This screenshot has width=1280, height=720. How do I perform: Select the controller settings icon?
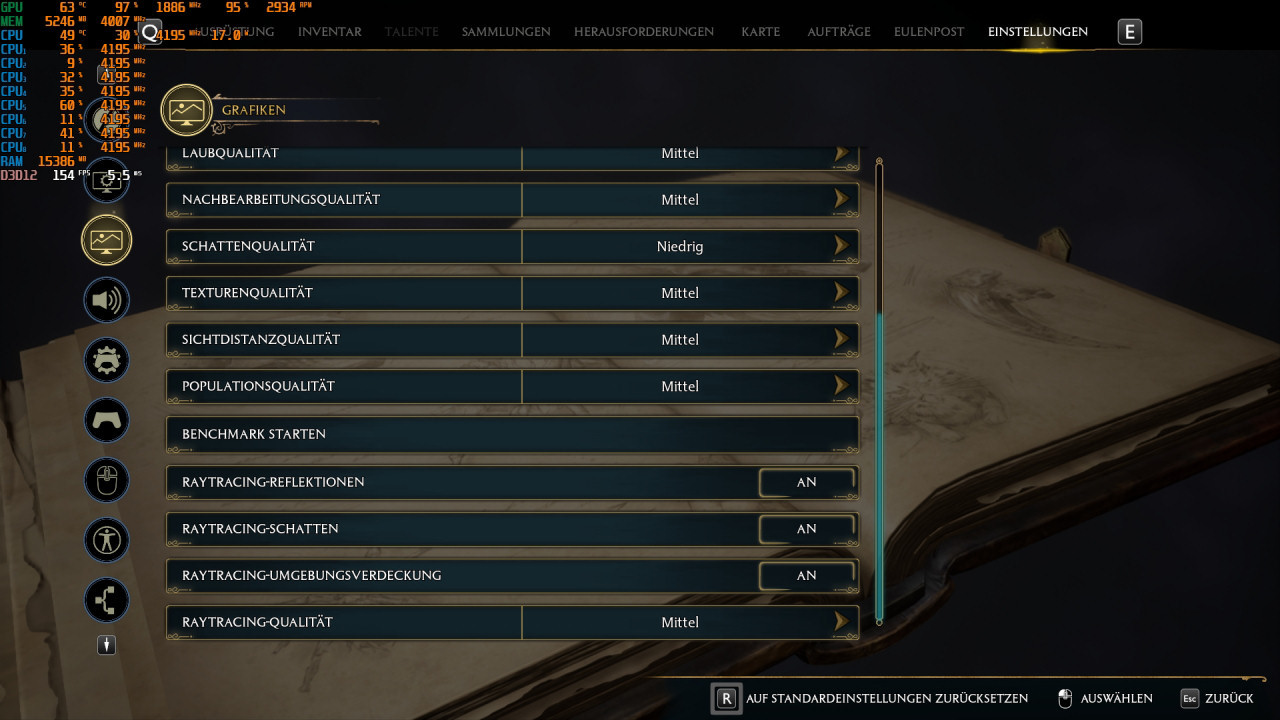tap(106, 420)
